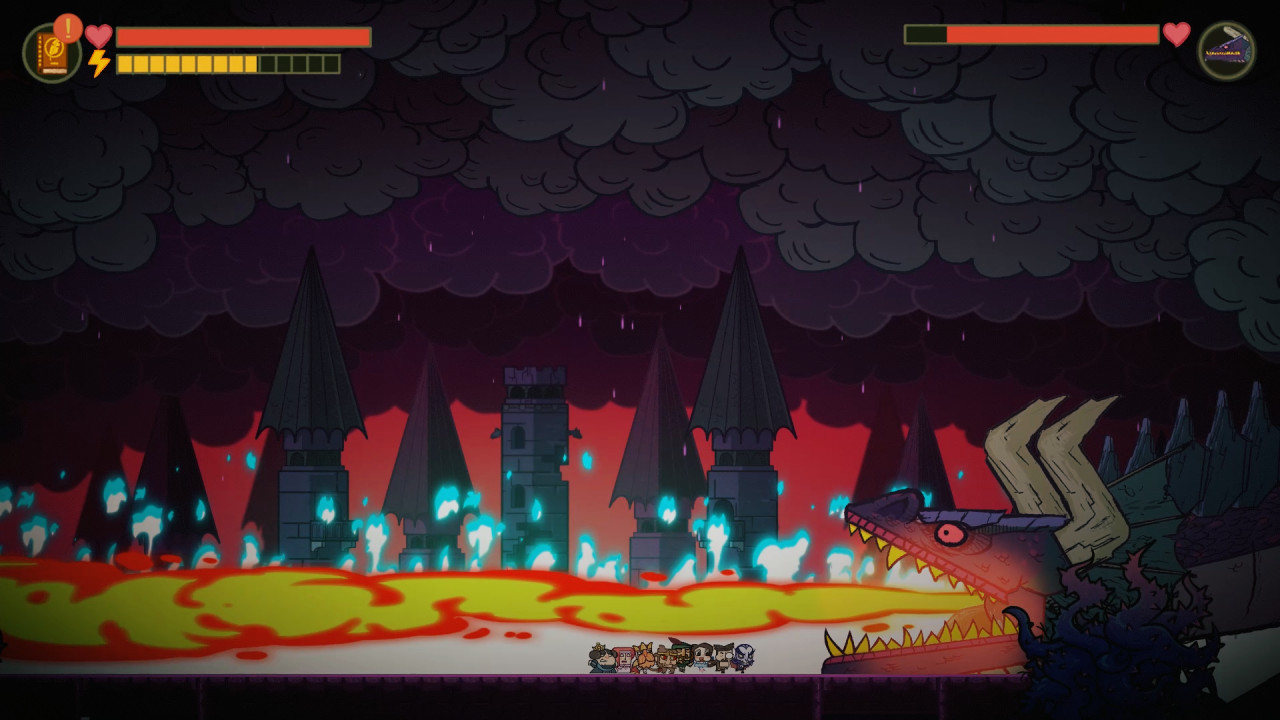This screenshot has width=1280, height=720.
Task: Open the dragon boss portrait in the corner
Action: (1226, 48)
